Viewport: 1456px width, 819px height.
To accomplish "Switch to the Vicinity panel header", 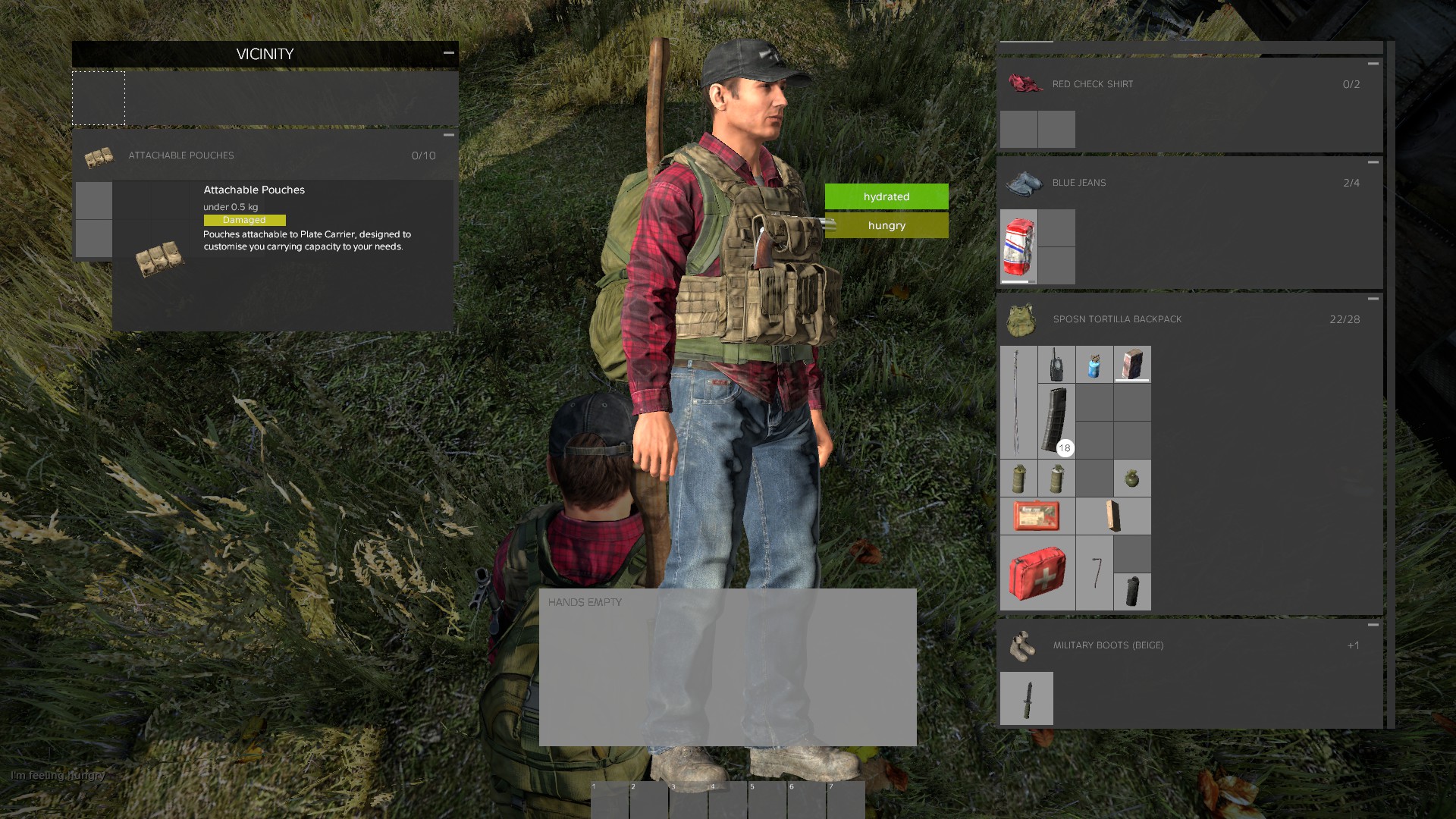I will 264,54.
